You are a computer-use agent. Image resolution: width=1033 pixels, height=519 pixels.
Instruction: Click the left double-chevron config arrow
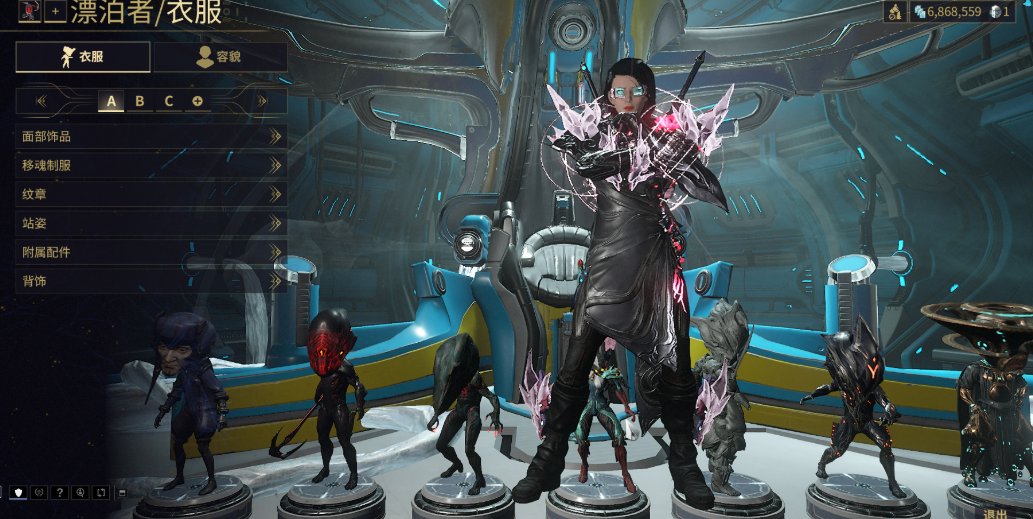pos(41,101)
